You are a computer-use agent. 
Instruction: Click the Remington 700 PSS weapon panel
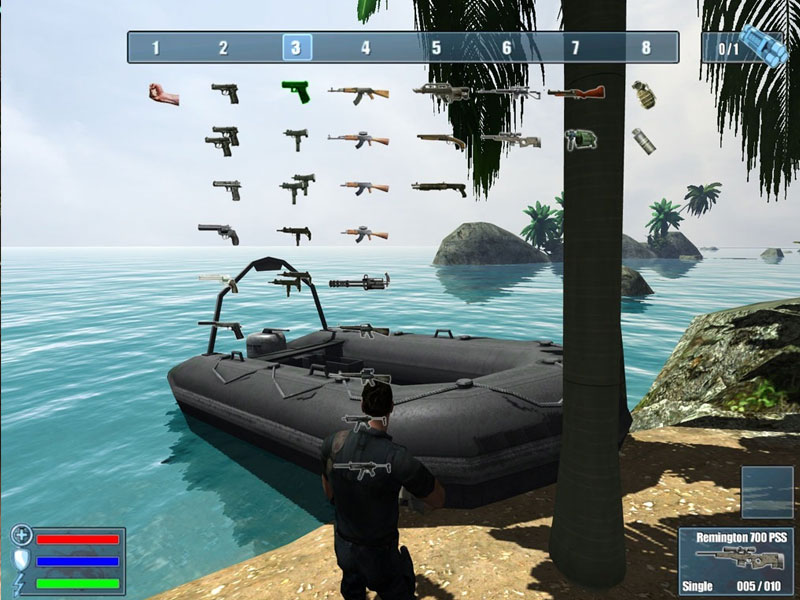point(736,560)
